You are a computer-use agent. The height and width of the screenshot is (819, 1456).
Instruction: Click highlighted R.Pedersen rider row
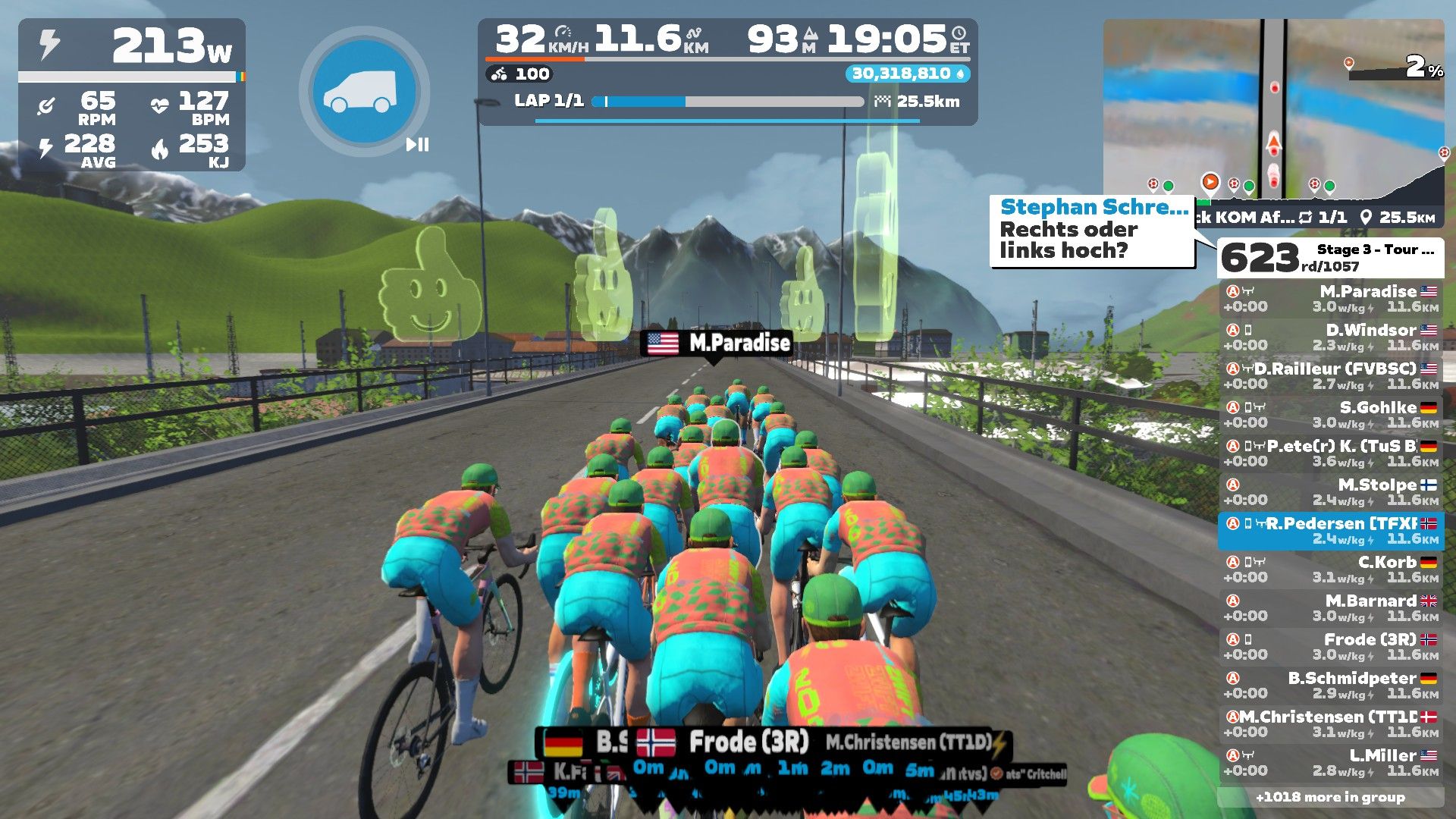(1331, 531)
